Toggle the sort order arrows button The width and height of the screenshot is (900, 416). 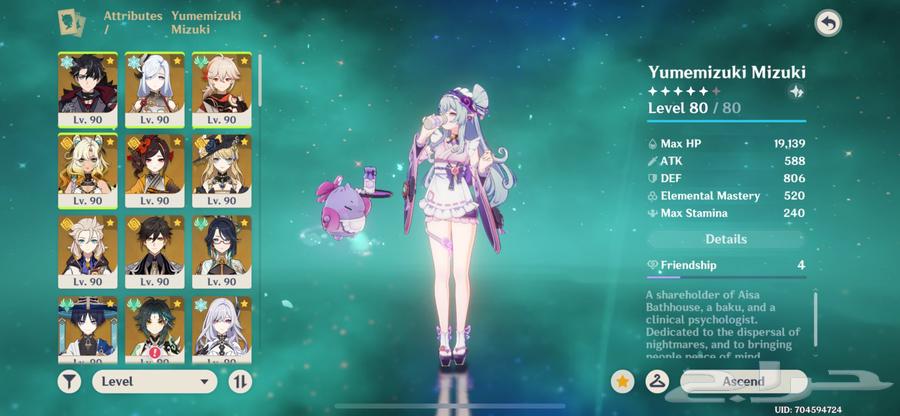(240, 381)
